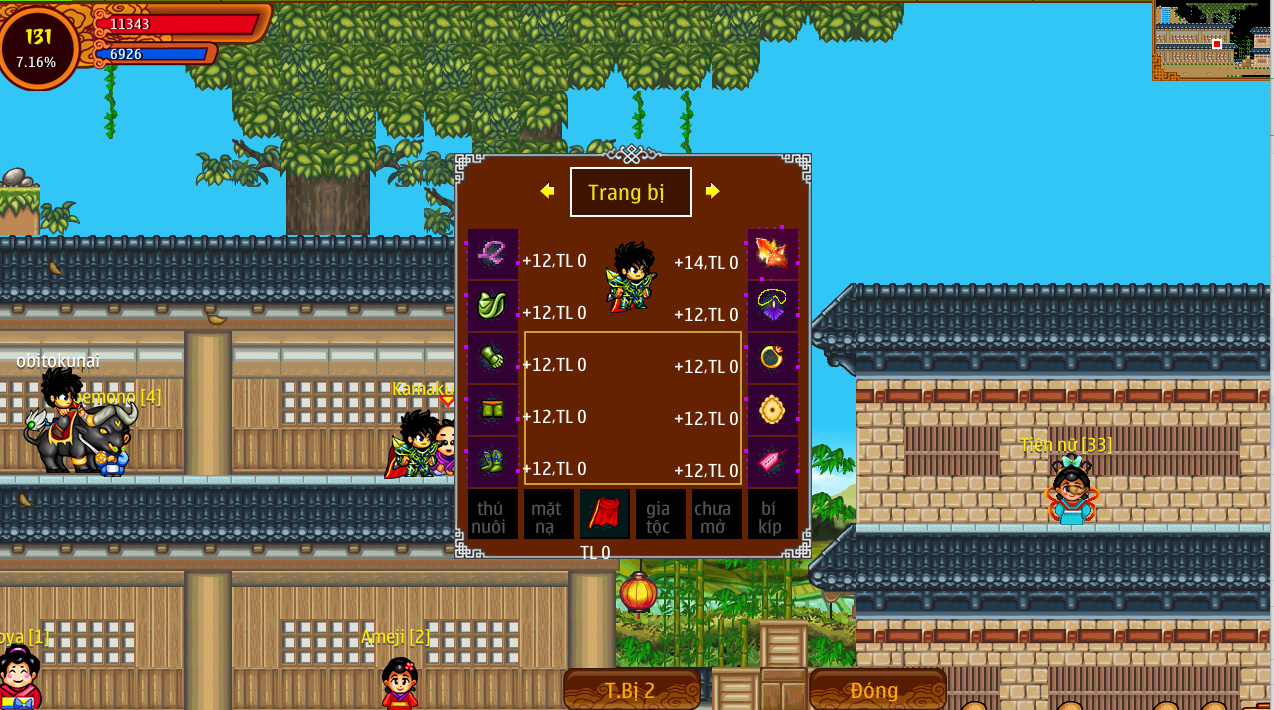Pick the golden pendant equipment slot

773,410
